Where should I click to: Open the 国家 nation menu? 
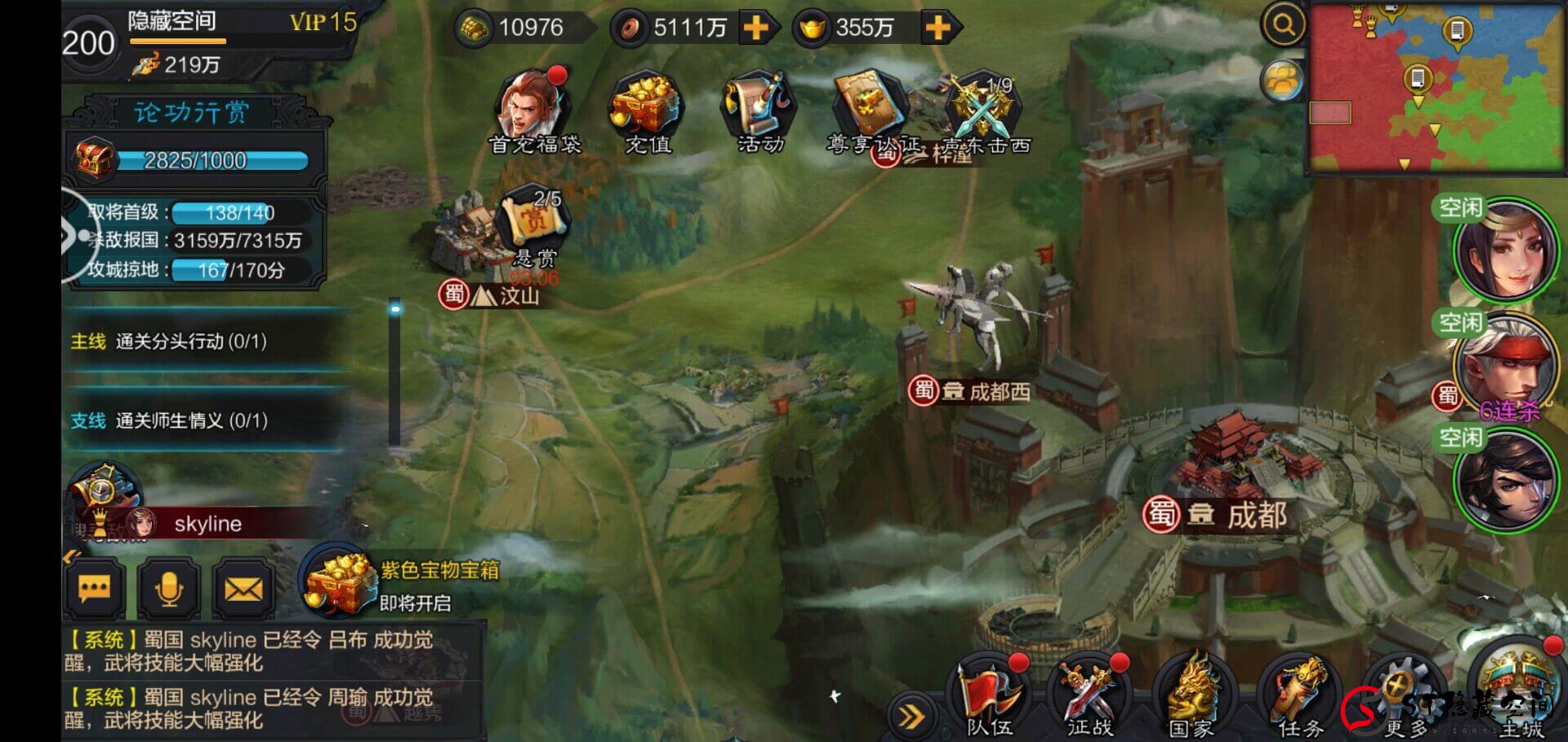pos(1192,698)
